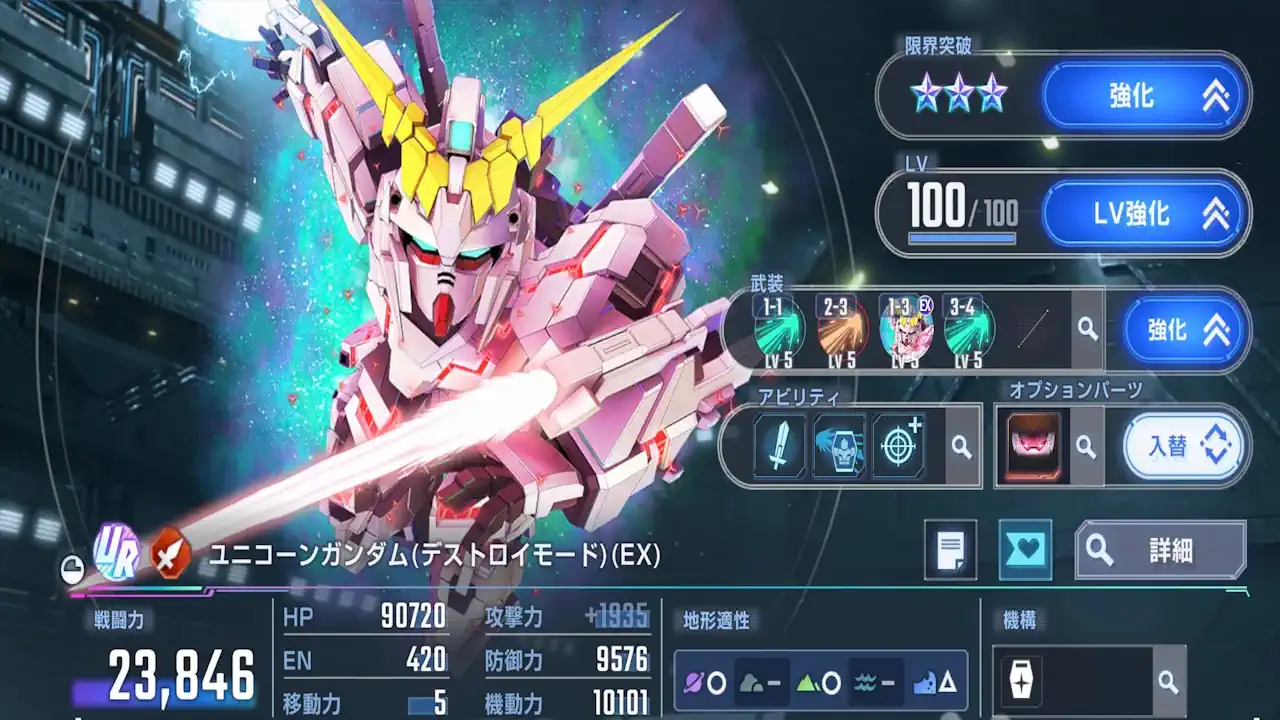Search with the ability magnifier icon
The image size is (1280, 720).
(963, 445)
